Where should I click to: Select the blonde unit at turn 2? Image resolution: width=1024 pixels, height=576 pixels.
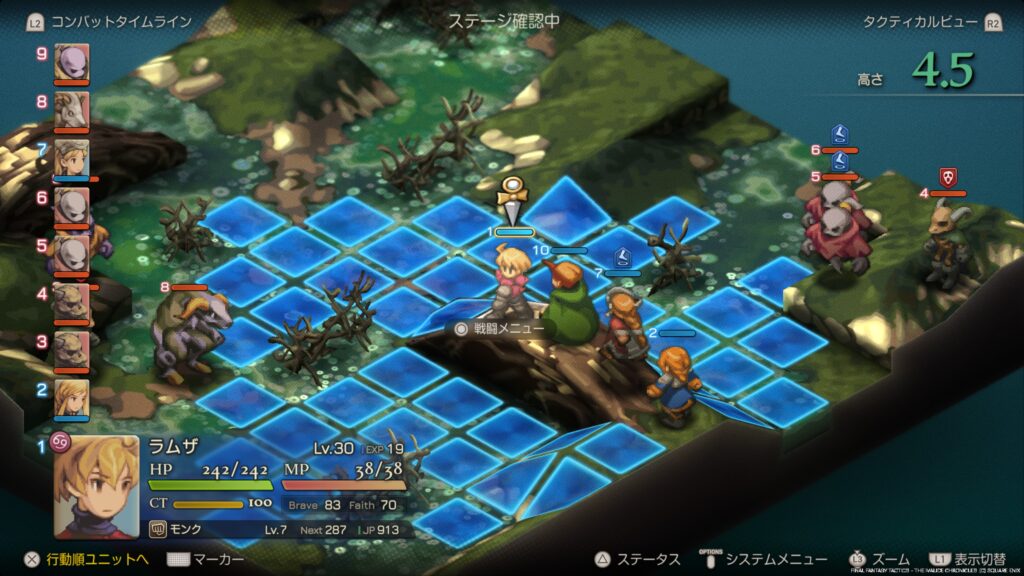tap(71, 398)
